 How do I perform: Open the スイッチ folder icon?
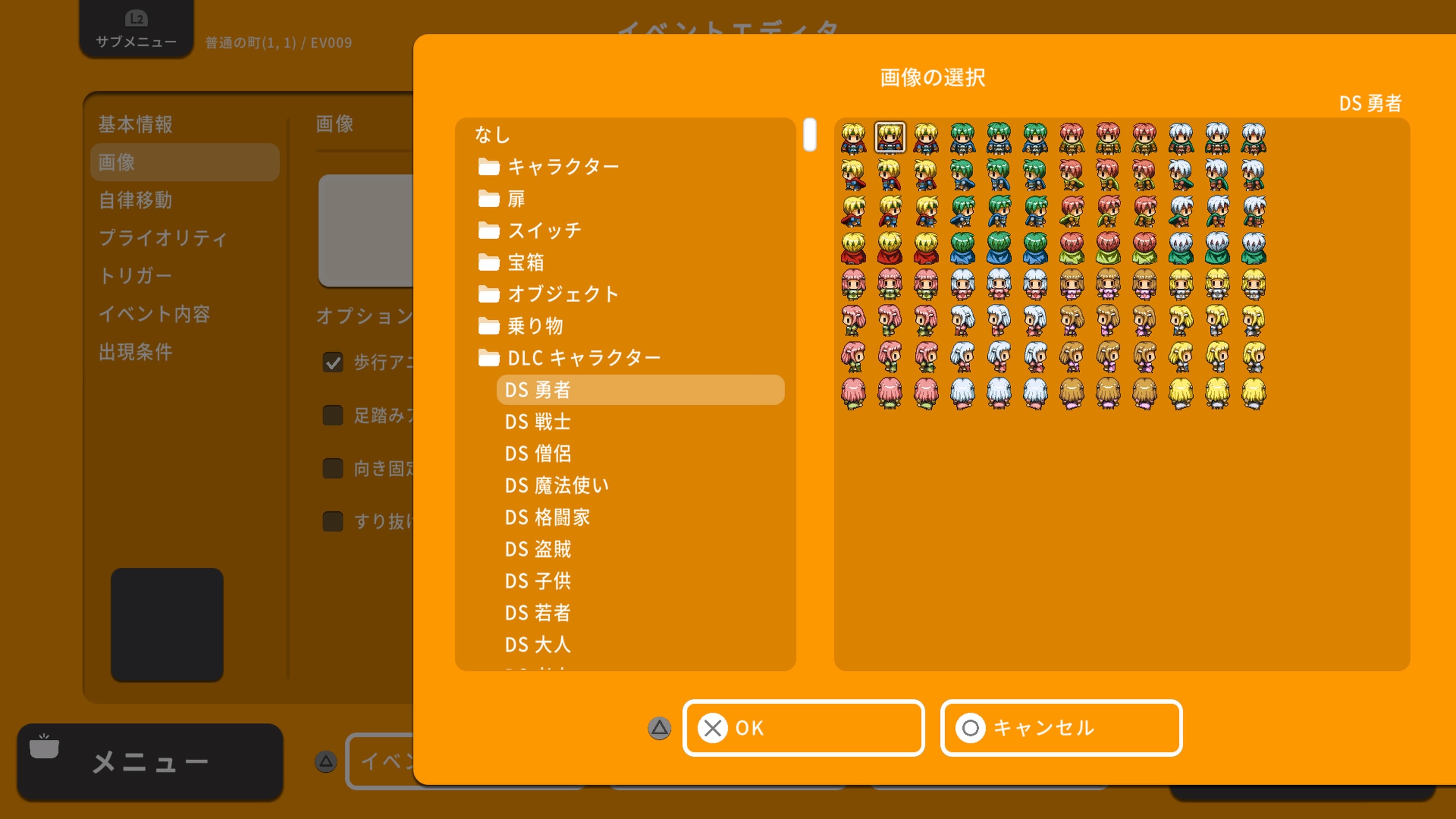click(488, 230)
